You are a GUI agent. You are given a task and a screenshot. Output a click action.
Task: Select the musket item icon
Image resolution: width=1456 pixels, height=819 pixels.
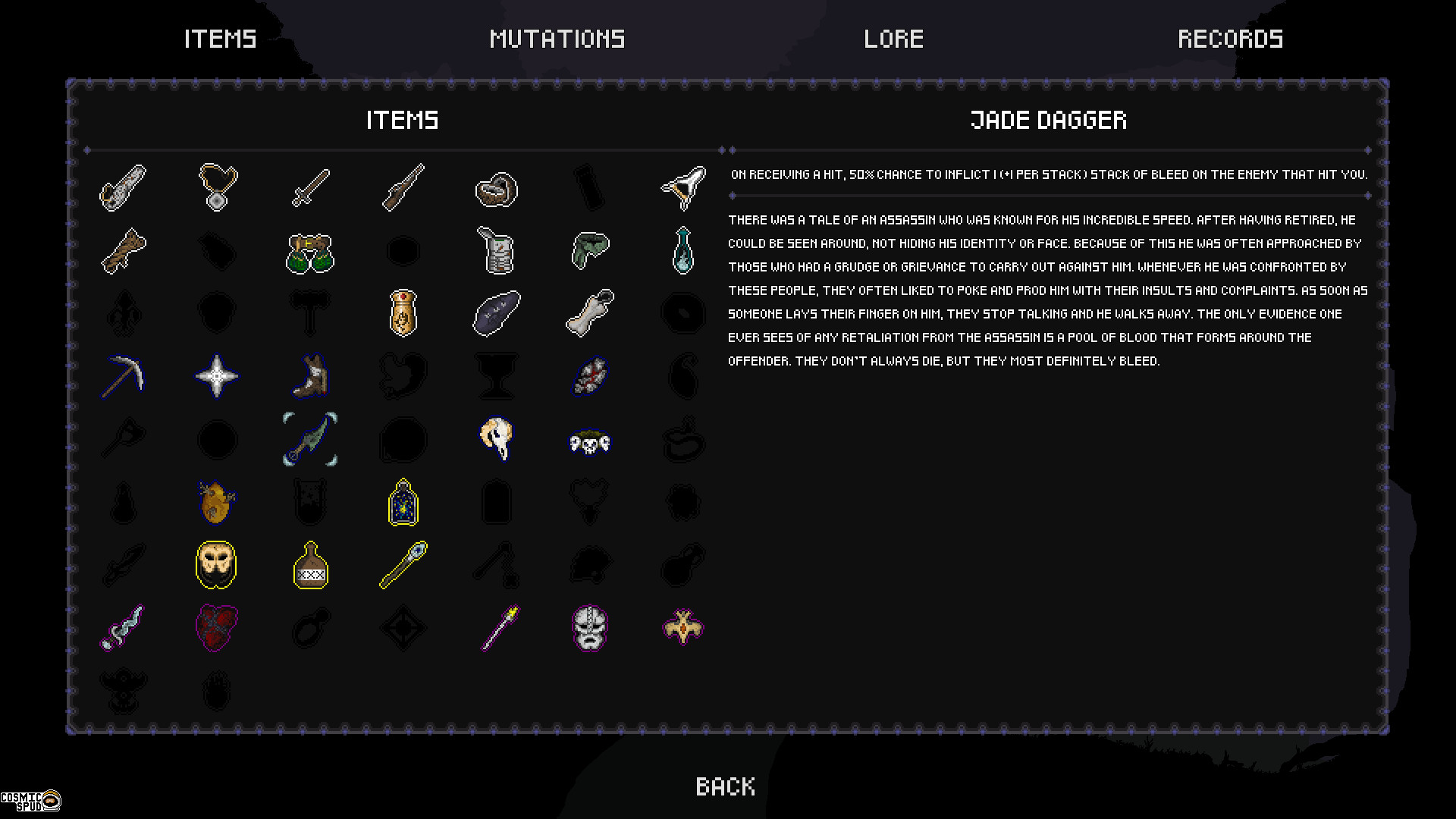[403, 188]
